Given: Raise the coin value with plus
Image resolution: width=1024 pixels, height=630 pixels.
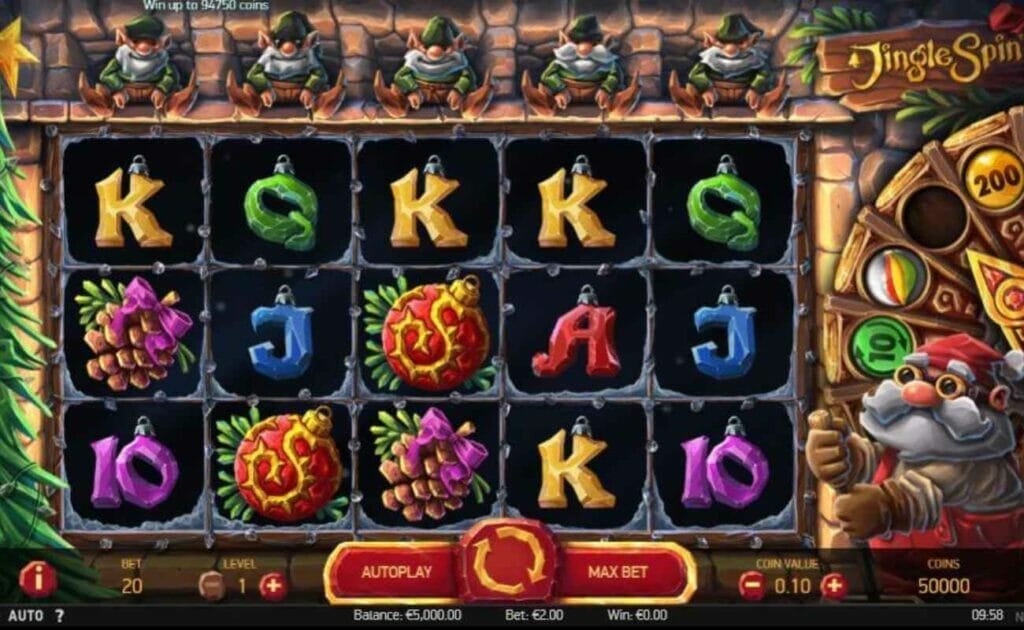Looking at the screenshot, I should pyautogui.click(x=833, y=586).
